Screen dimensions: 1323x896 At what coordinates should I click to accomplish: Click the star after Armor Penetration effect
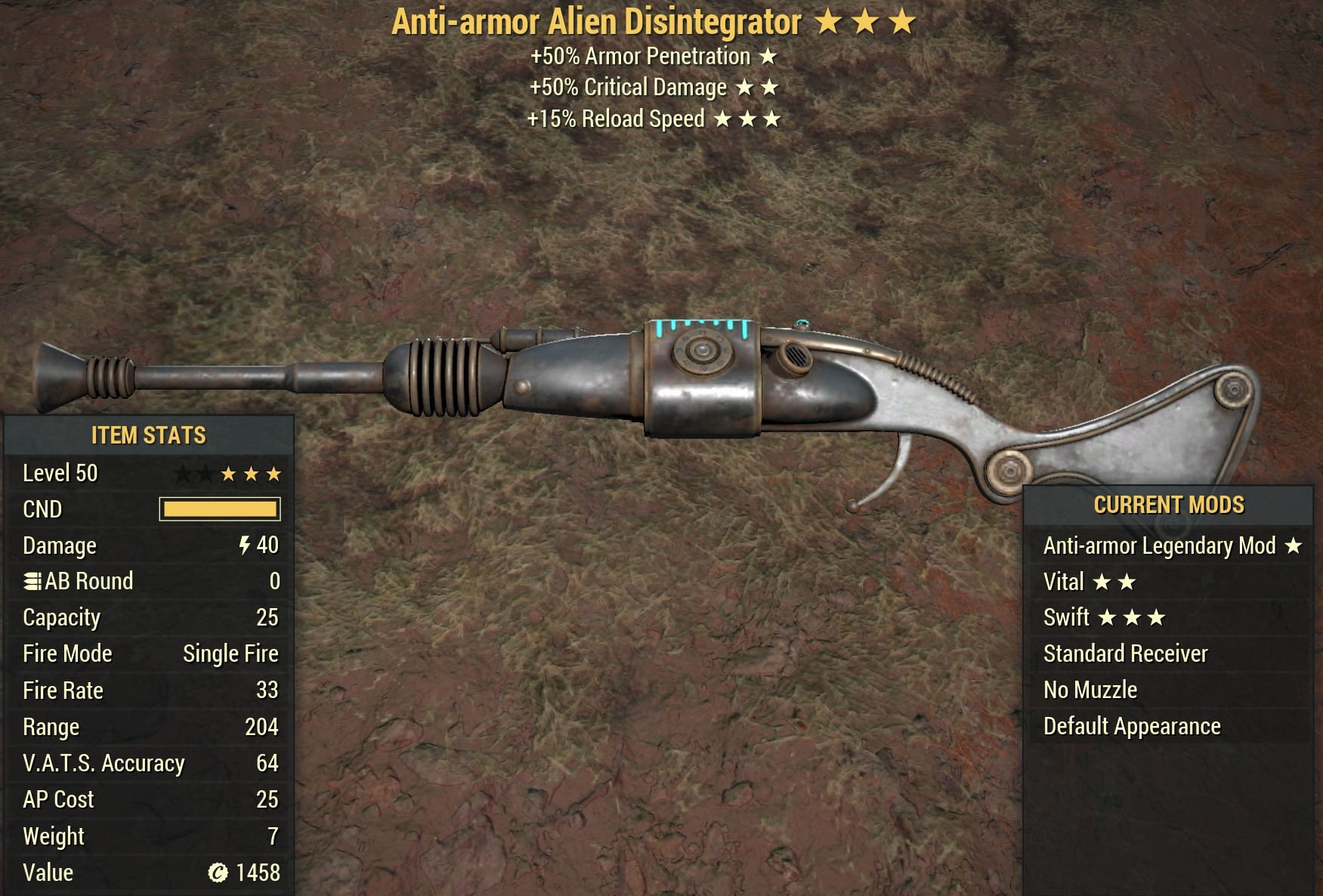coord(768,55)
